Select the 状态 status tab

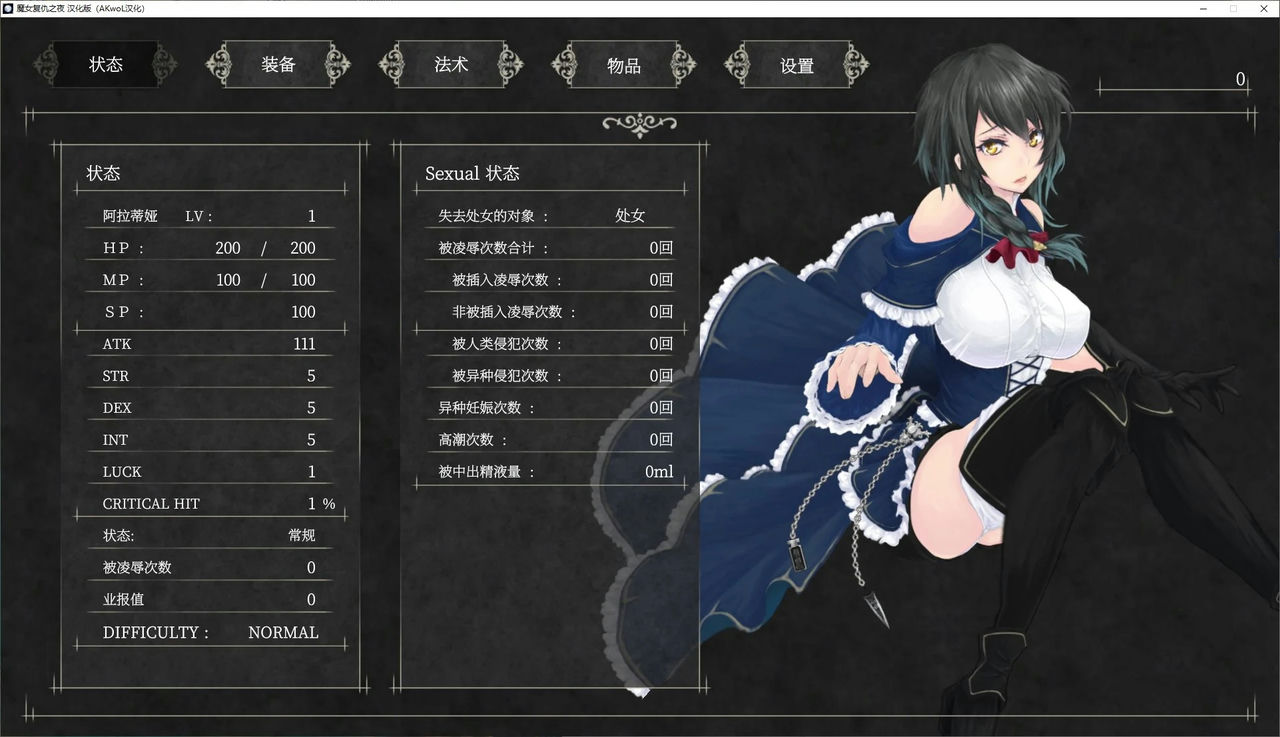pyautogui.click(x=106, y=64)
